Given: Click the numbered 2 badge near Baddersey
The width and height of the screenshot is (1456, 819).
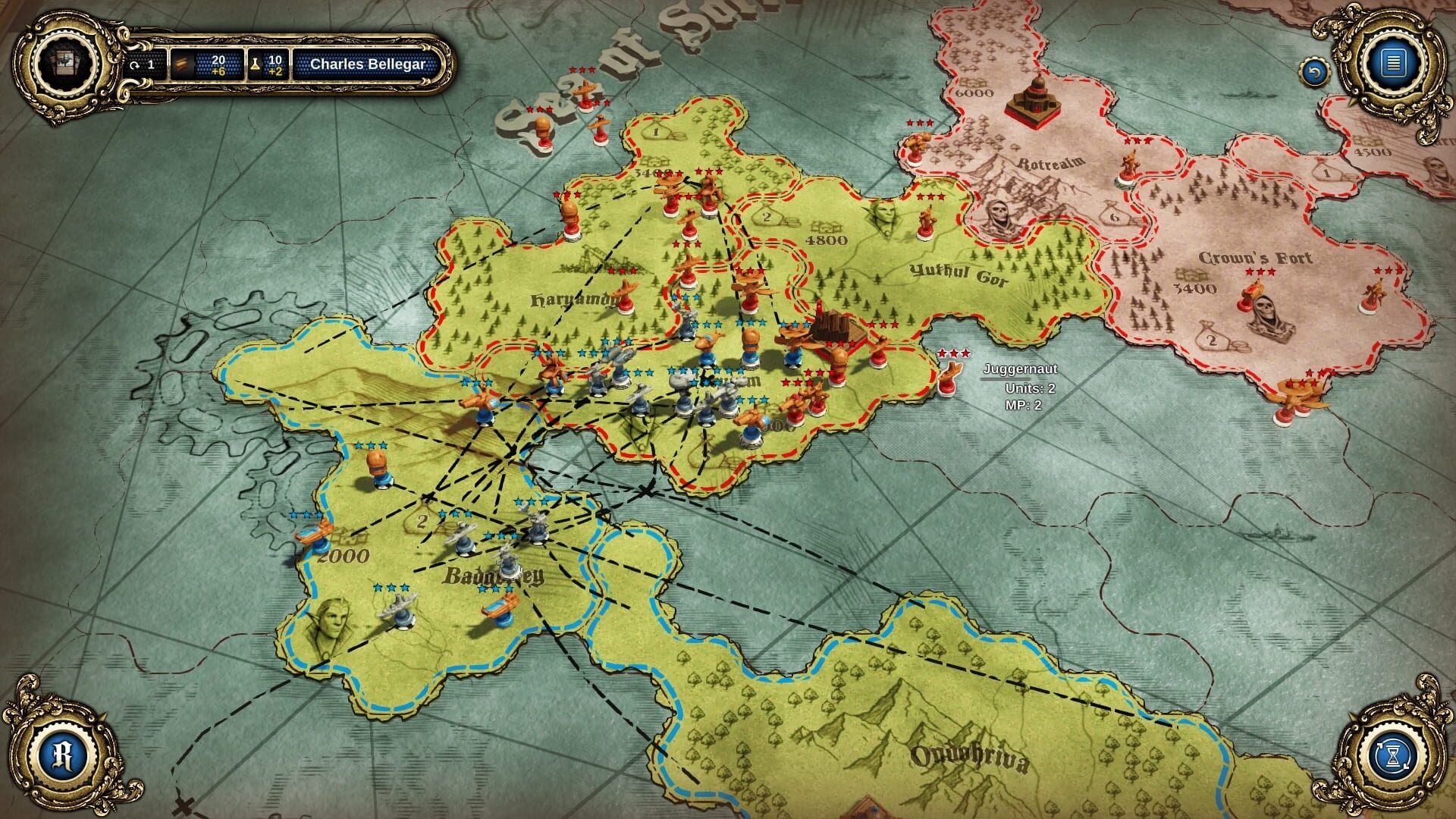Looking at the screenshot, I should 422,522.
